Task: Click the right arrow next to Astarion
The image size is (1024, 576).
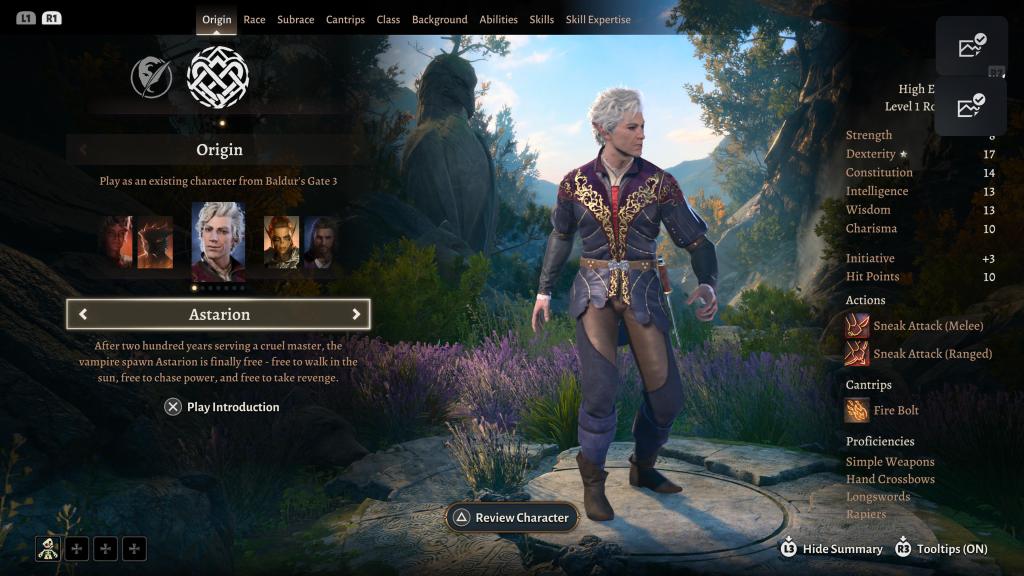Action: [x=356, y=314]
